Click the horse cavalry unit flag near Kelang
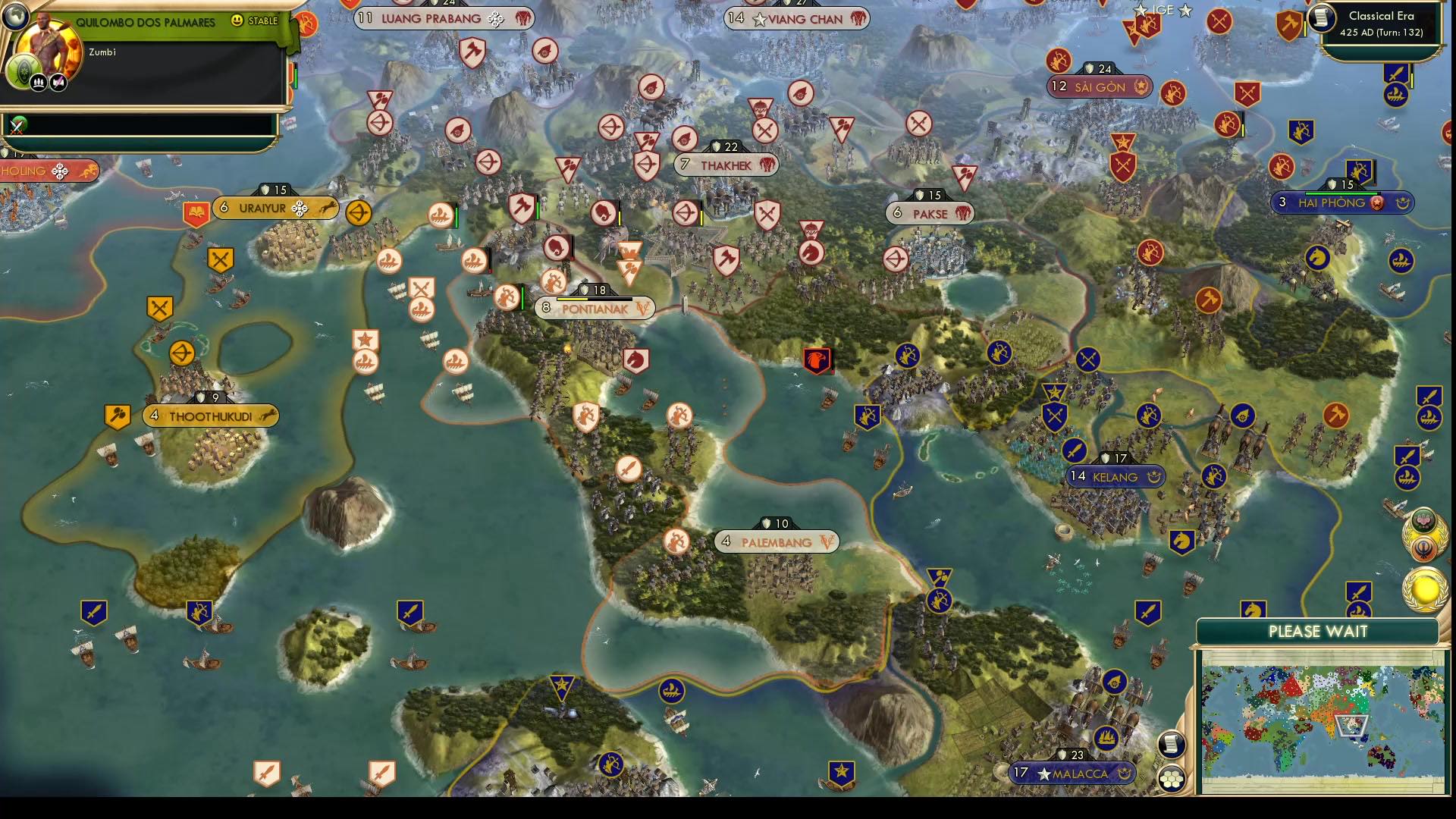This screenshot has height=819, width=1456. (1182, 541)
